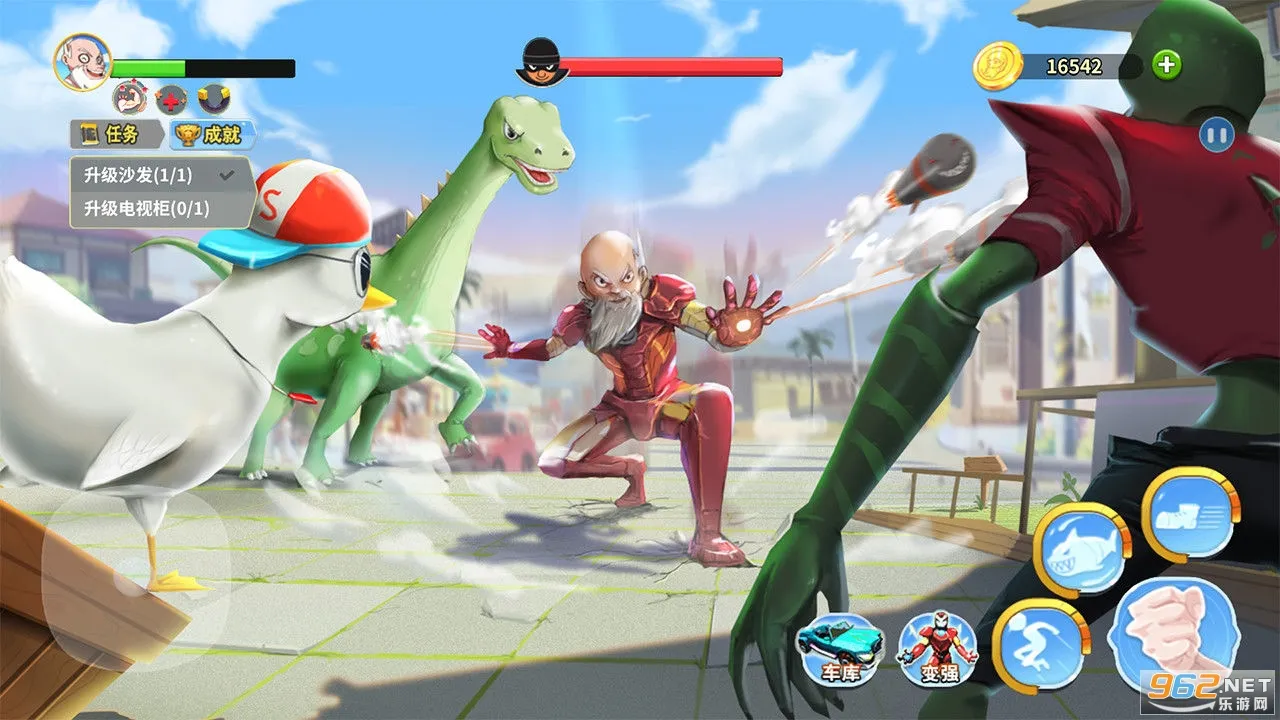Add coins with the green plus button
The width and height of the screenshot is (1280, 720).
click(x=1166, y=66)
